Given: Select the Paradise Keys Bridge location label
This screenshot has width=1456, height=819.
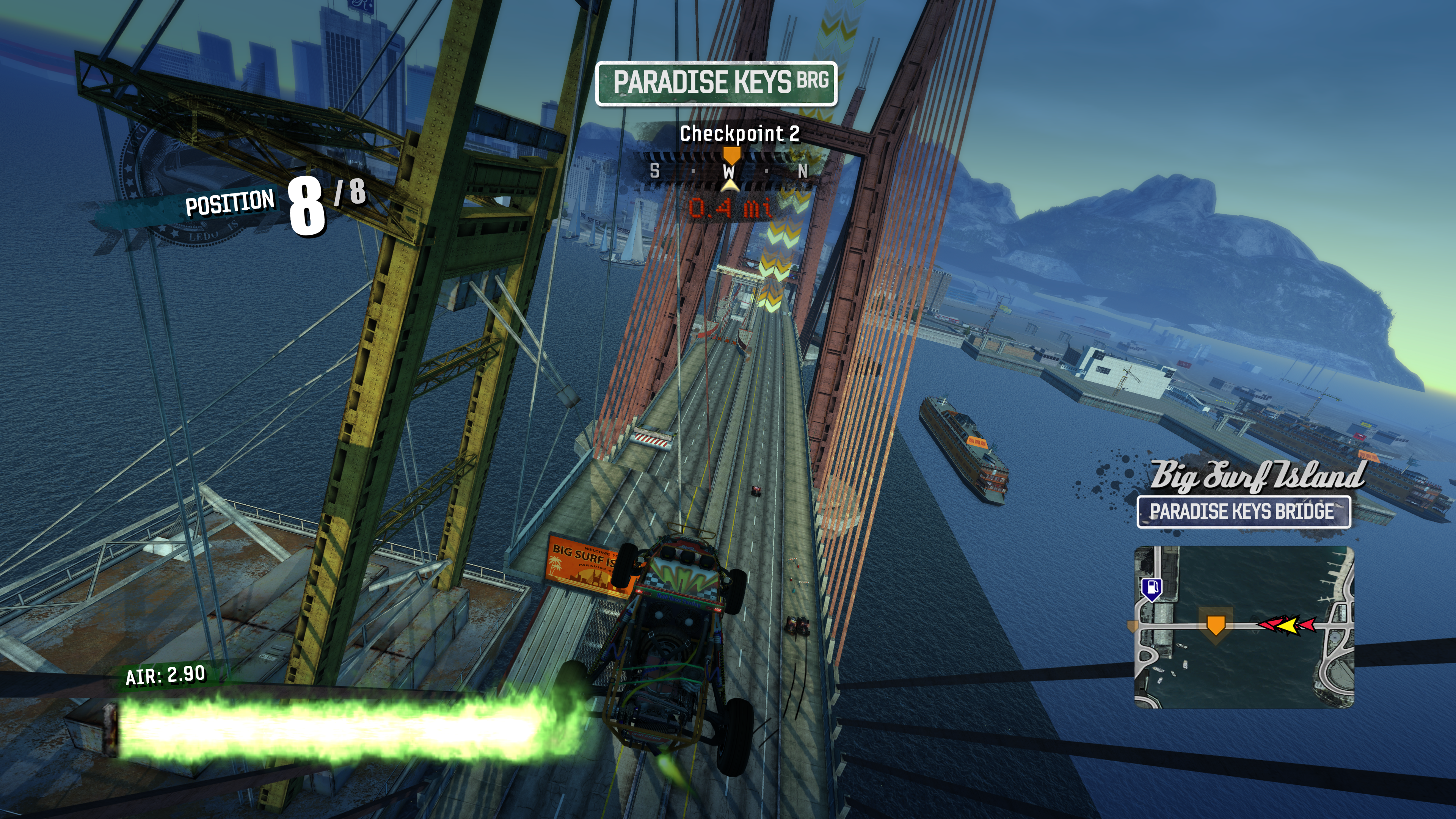Looking at the screenshot, I should click(x=1244, y=512).
